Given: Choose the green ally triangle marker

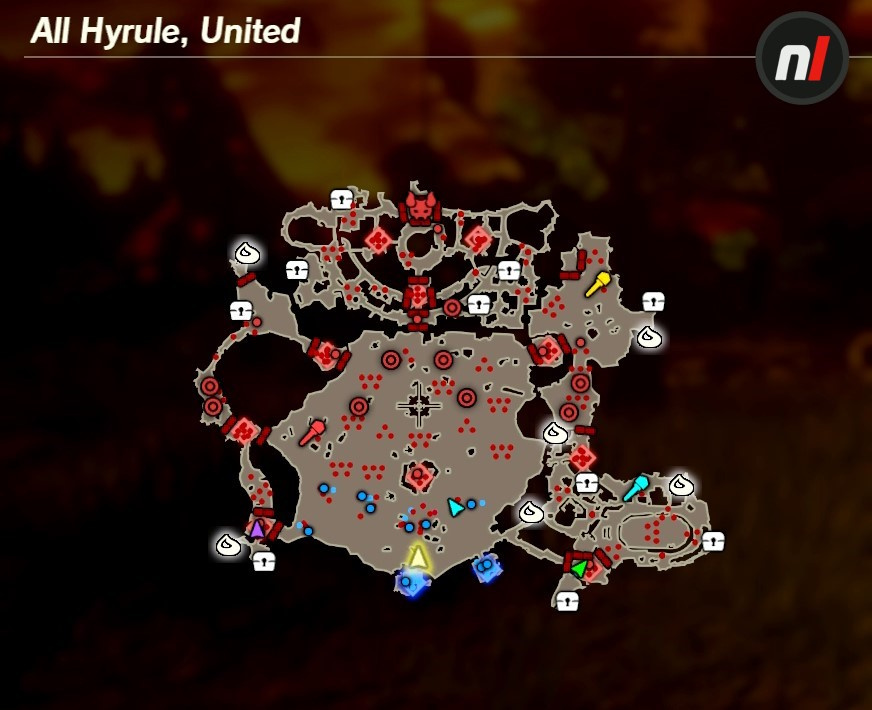Looking at the screenshot, I should point(579,568).
